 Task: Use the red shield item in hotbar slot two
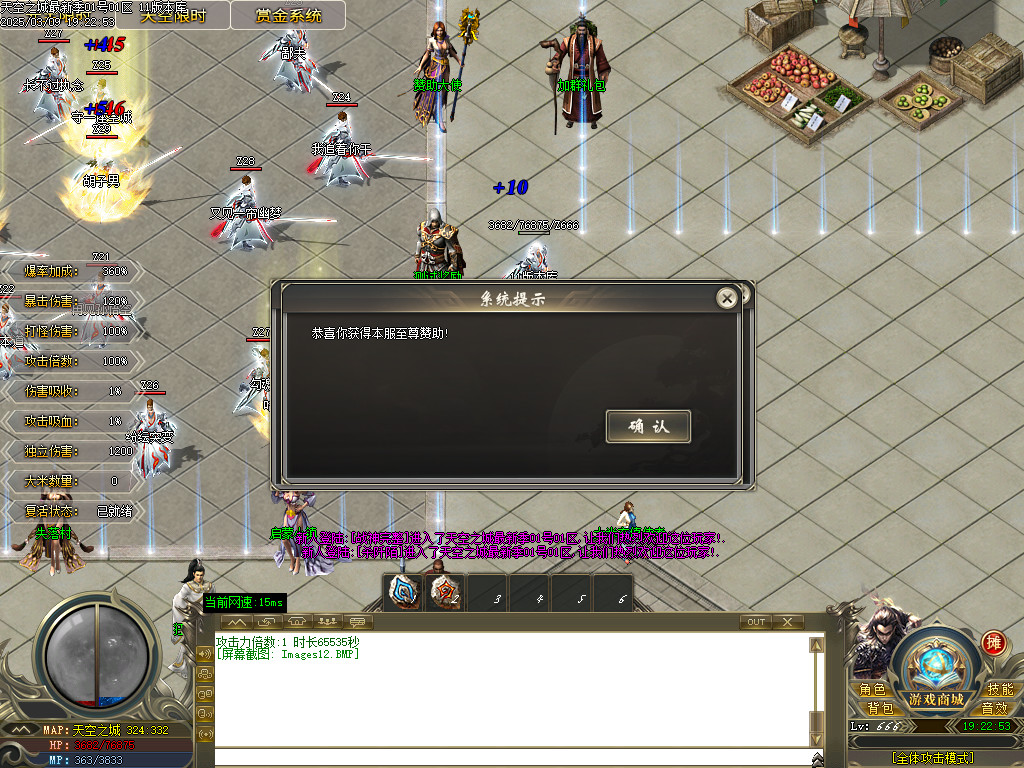pyautogui.click(x=445, y=592)
